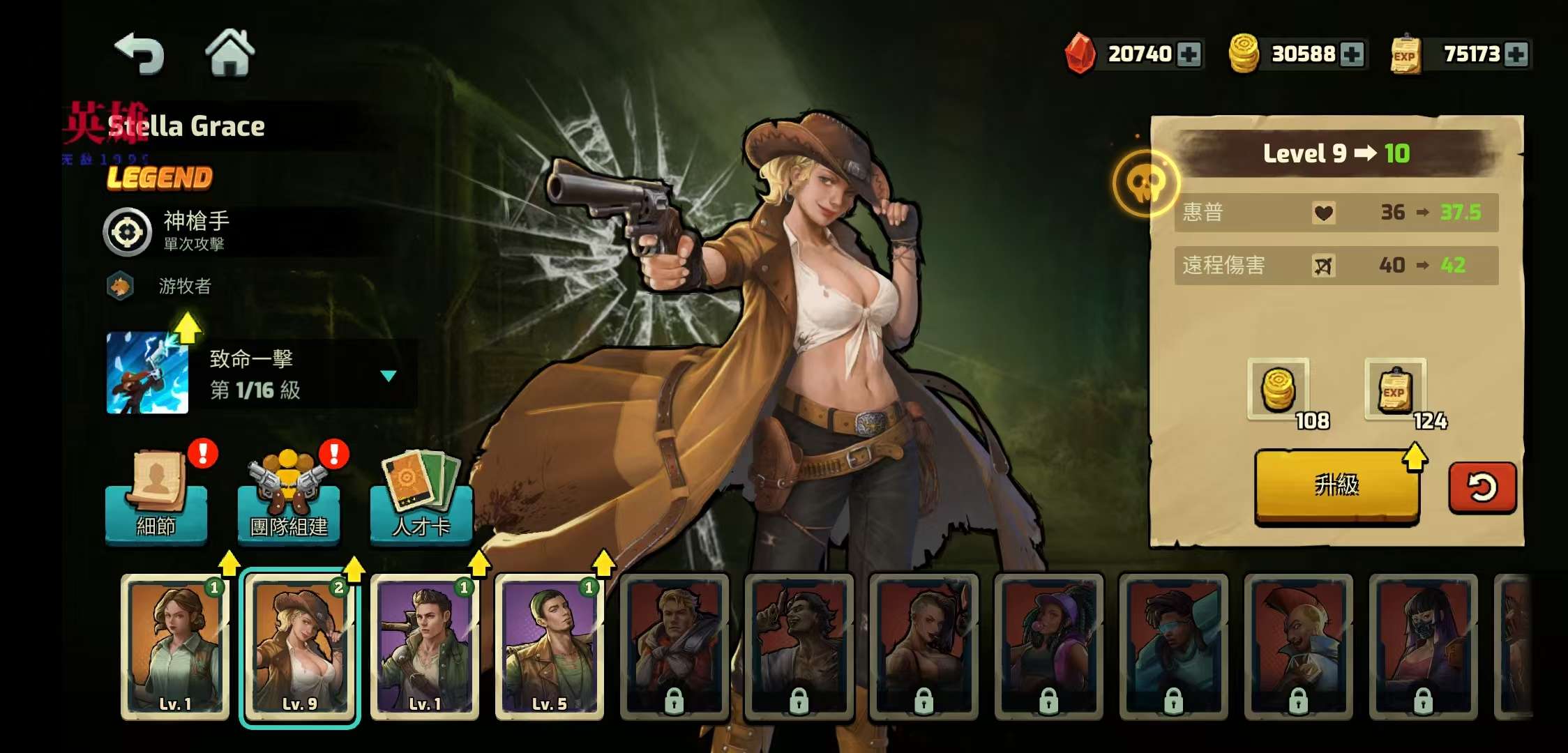Select the locked blue-visor hero card
Screen dimensions: 1568x753
1173,646
